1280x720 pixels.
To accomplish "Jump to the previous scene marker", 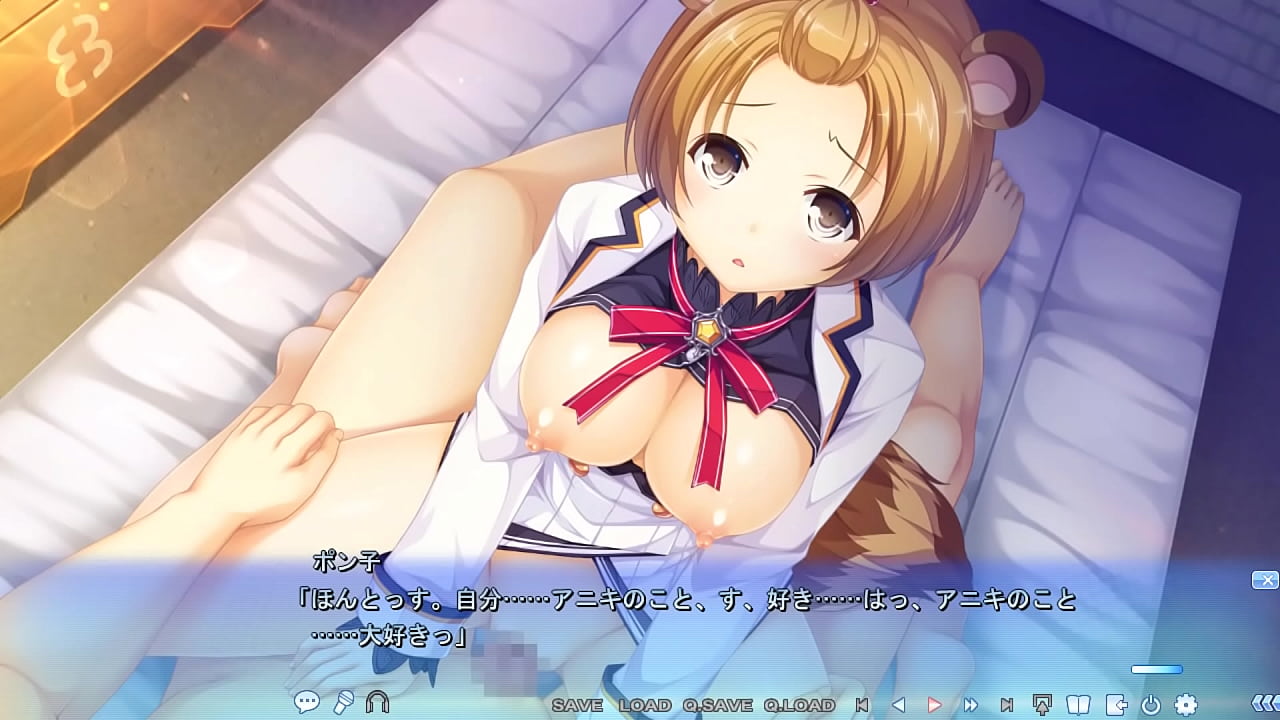I will (862, 705).
